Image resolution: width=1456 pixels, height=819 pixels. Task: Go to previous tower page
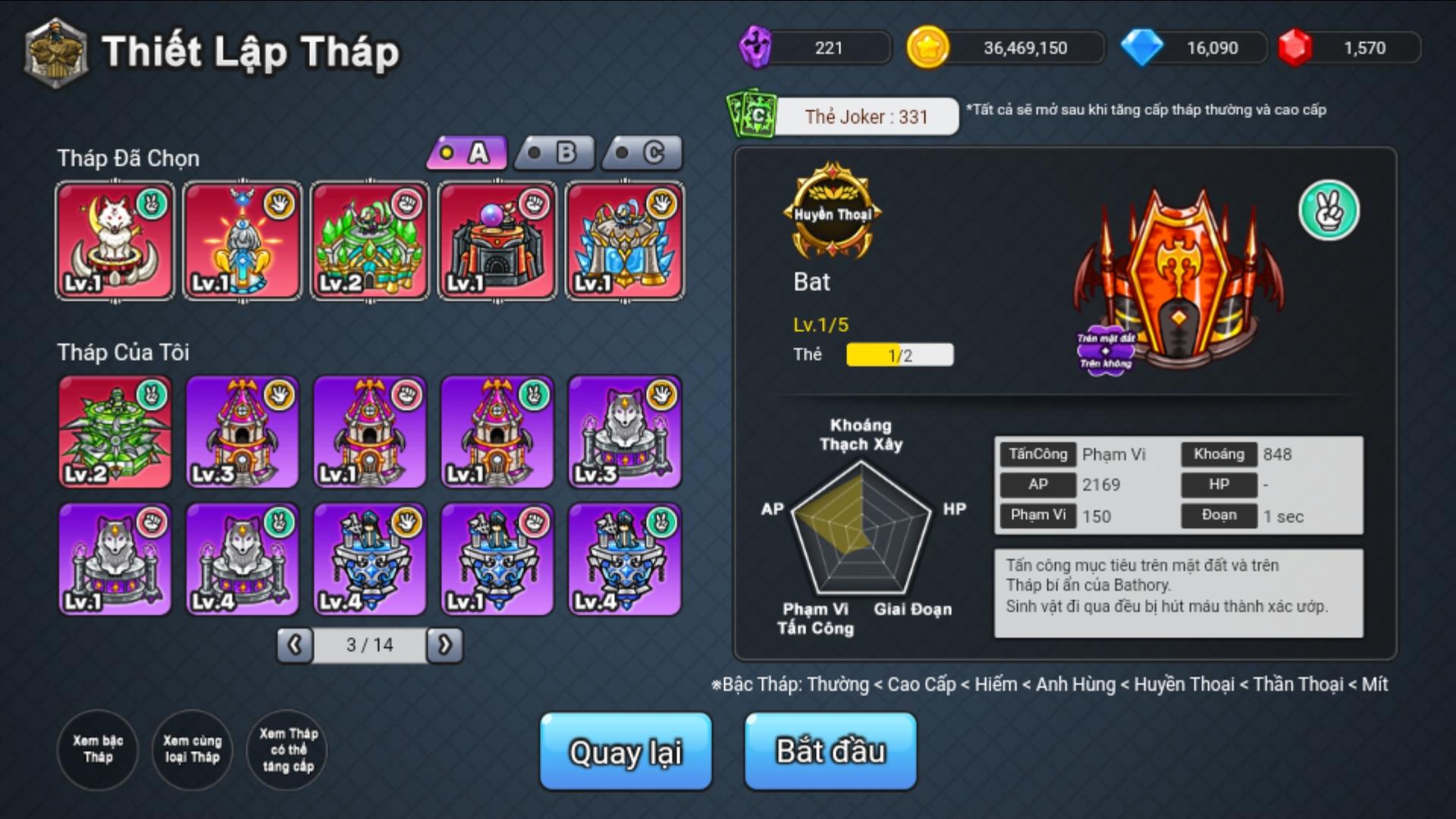295,645
